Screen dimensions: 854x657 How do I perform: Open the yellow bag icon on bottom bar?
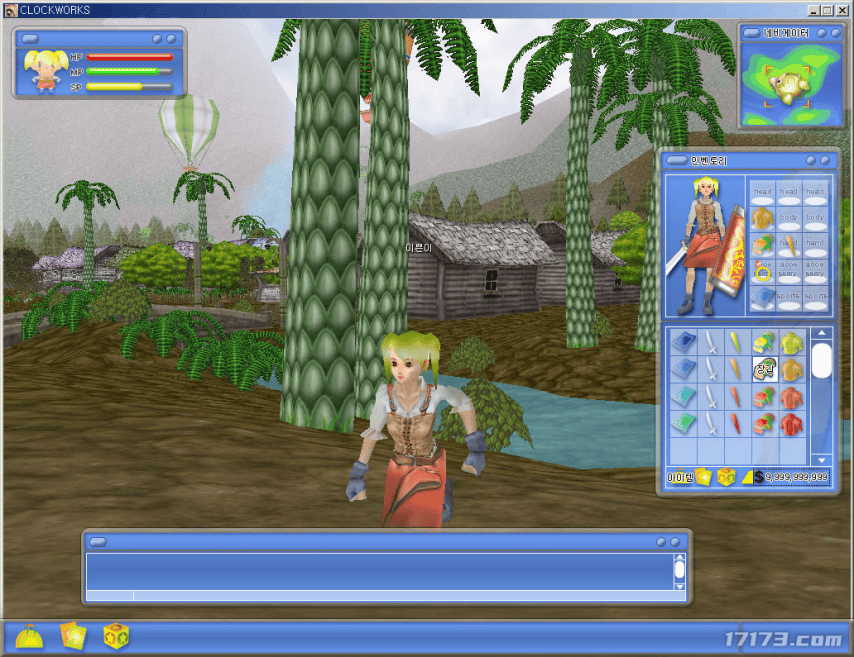[x=29, y=637]
